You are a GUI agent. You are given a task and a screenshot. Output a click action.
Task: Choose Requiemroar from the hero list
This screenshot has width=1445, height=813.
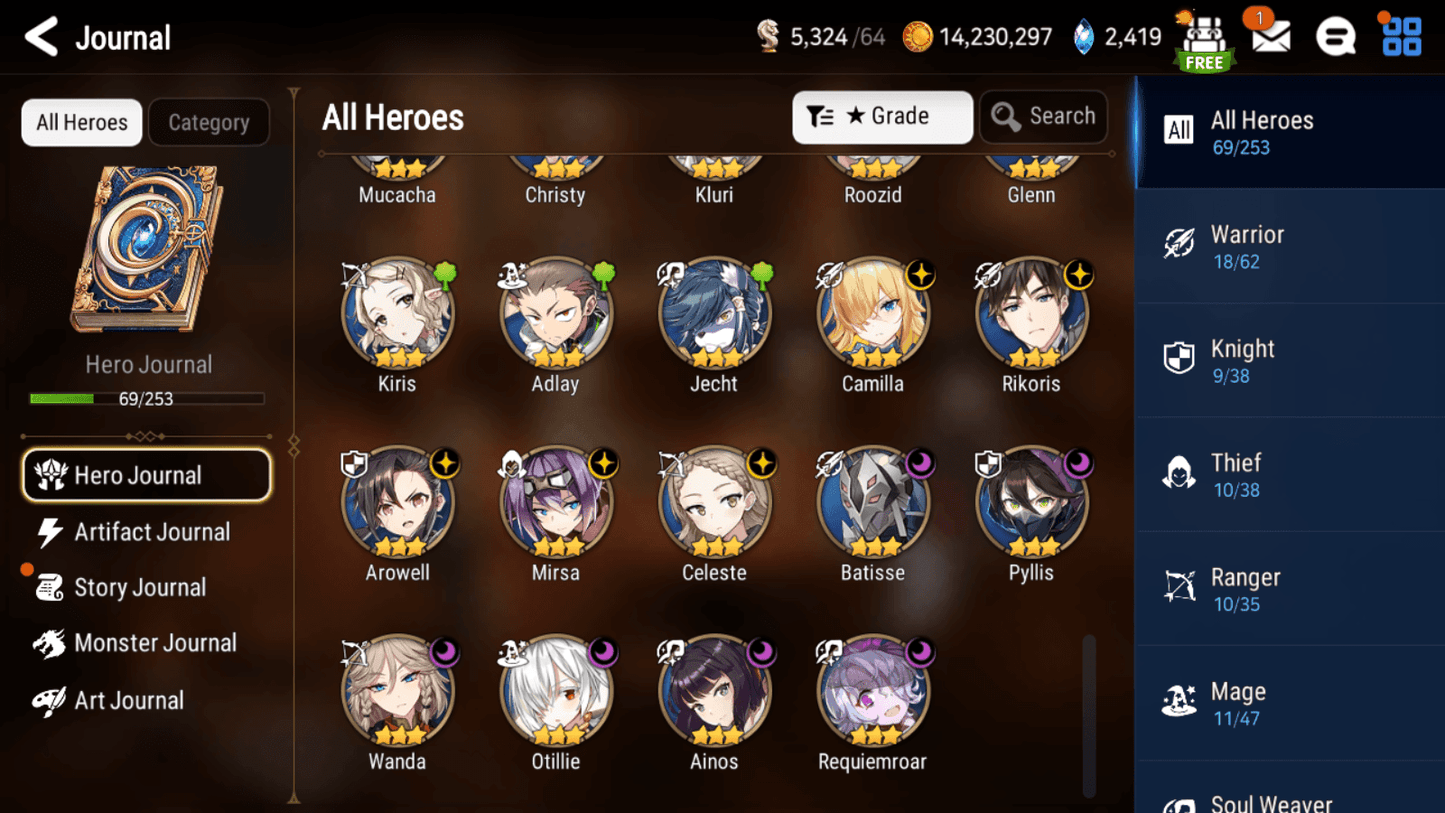(872, 692)
